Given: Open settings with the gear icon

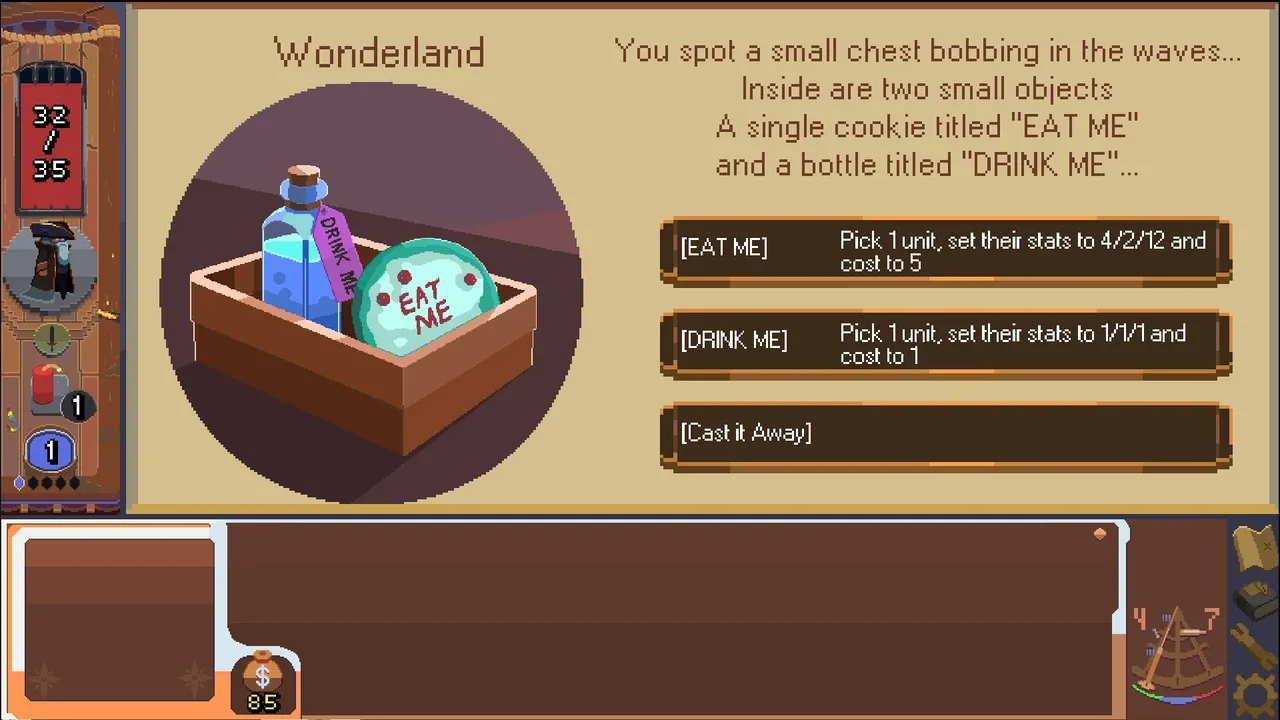Looking at the screenshot, I should click(x=1256, y=695).
